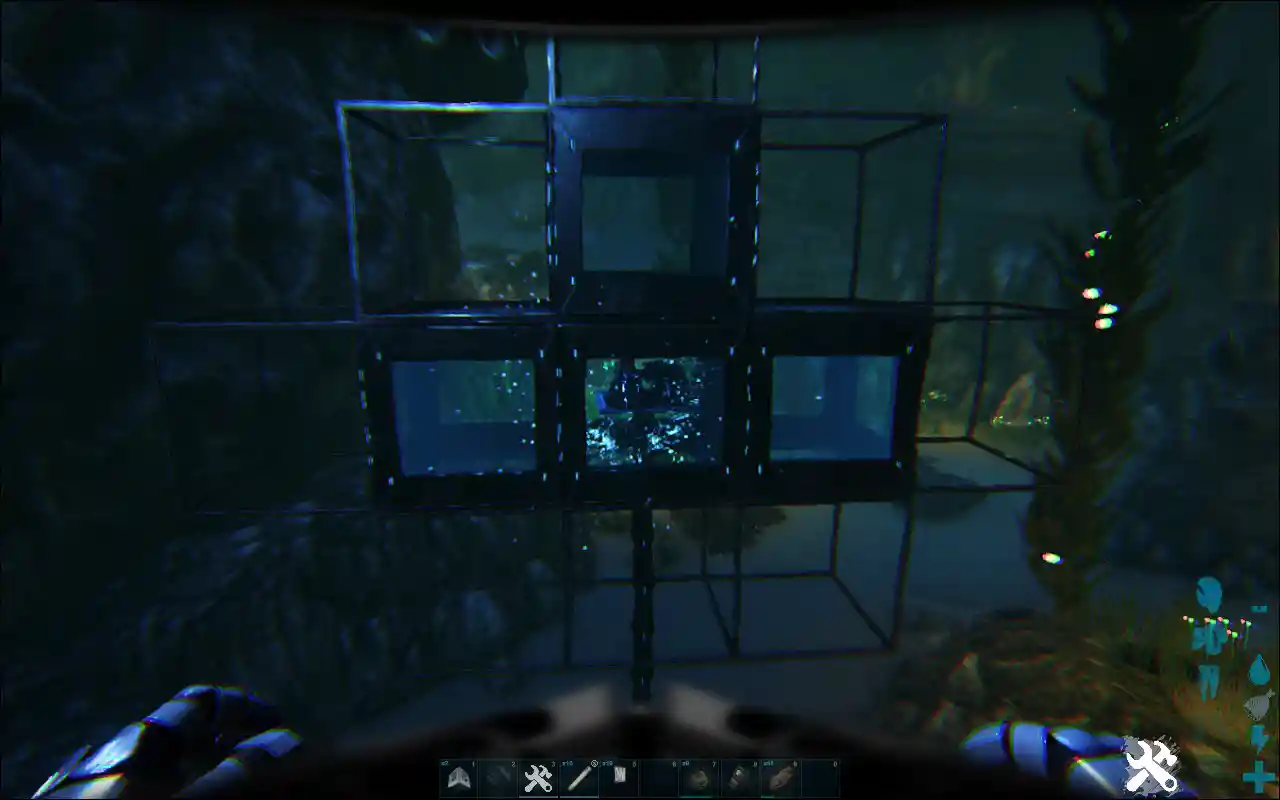This screenshot has height=800, width=1280.
Task: Select the dark item in hotbar slot 2
Action: tap(497, 776)
